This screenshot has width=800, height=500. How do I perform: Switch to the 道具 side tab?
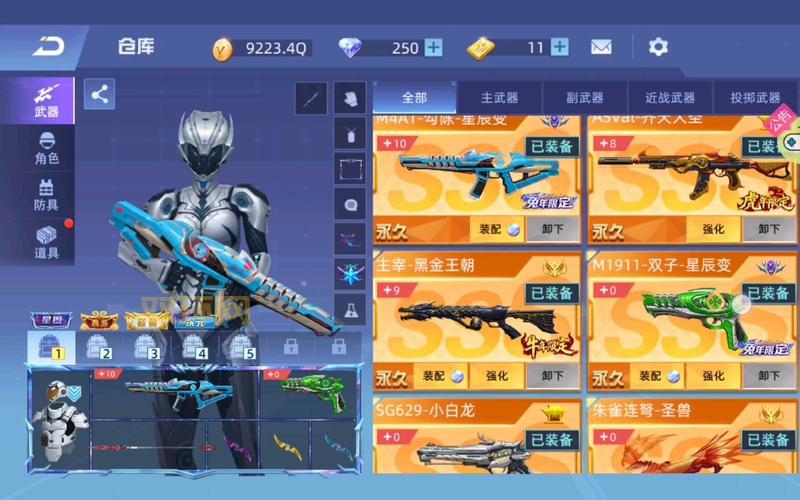click(46, 243)
